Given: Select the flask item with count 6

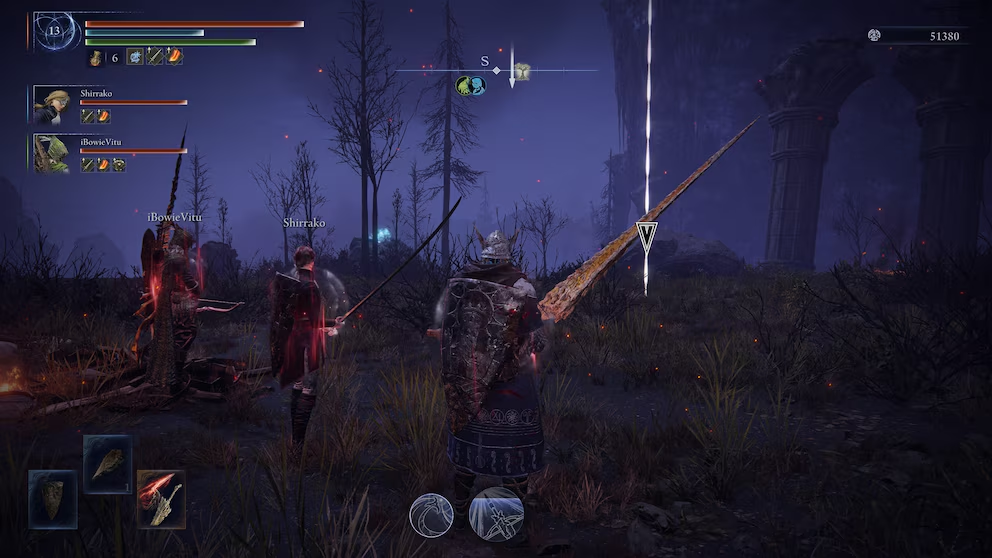Looking at the screenshot, I should click(x=96, y=58).
